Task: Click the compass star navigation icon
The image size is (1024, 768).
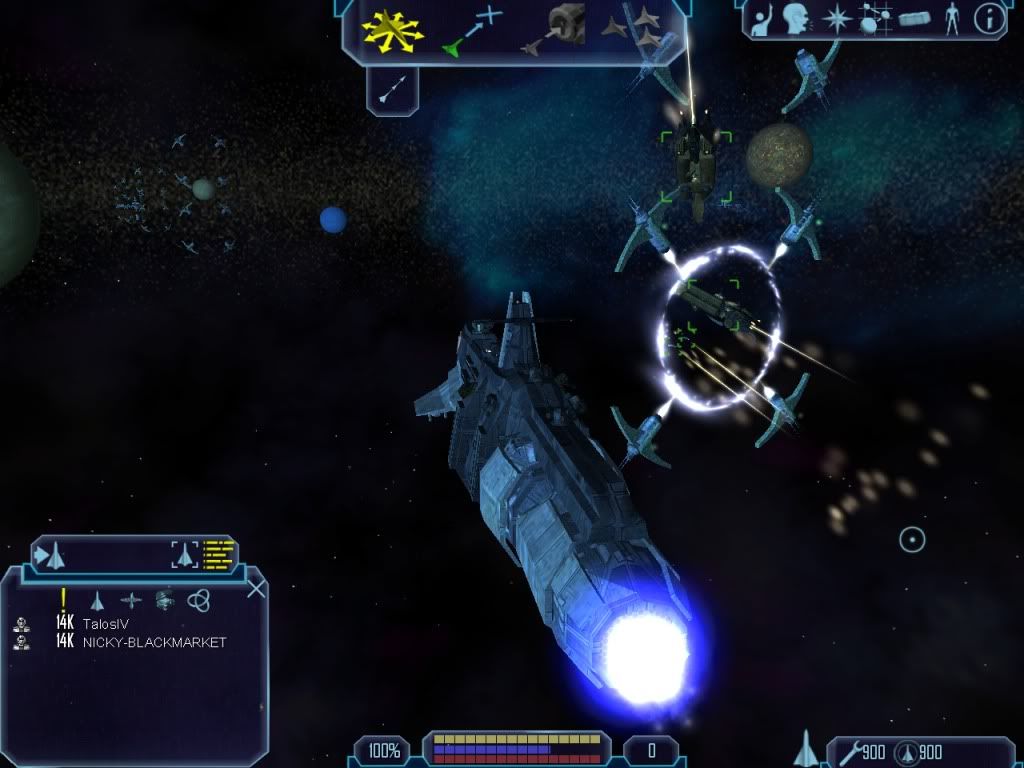Action: click(x=835, y=18)
